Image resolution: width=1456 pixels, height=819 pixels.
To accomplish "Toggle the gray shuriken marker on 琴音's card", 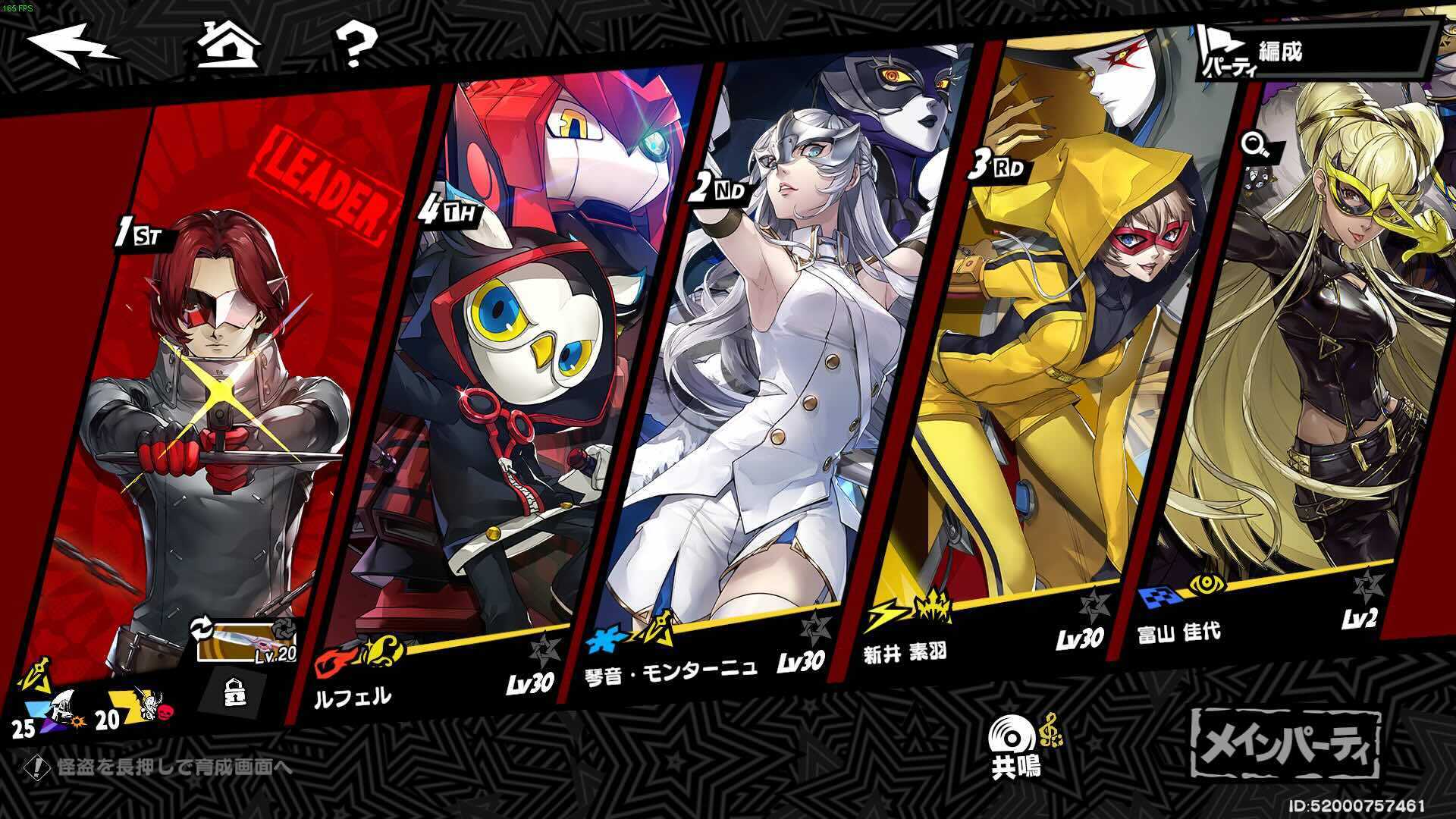I will point(814,626).
